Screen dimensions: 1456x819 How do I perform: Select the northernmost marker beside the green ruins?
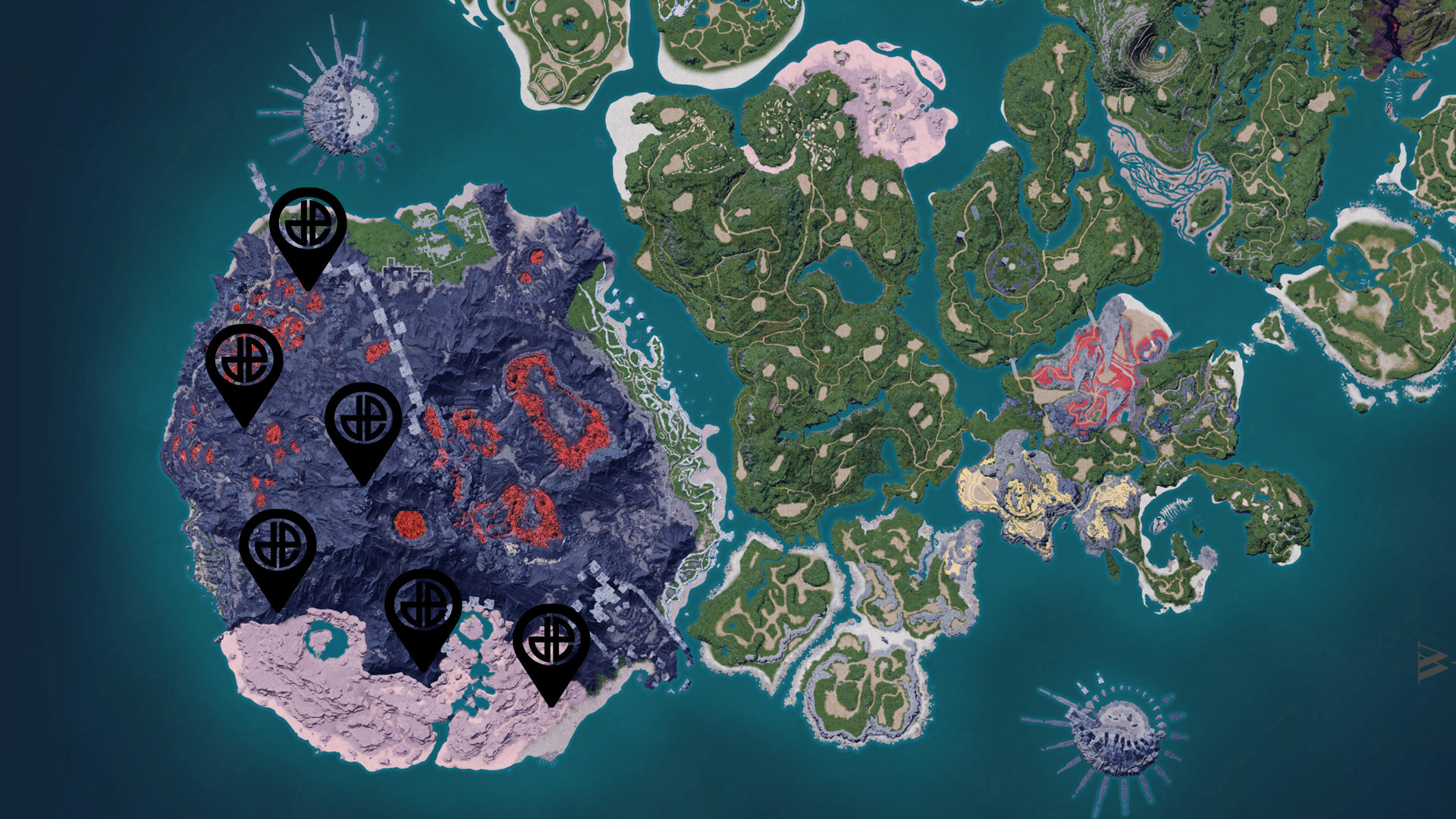click(x=308, y=227)
